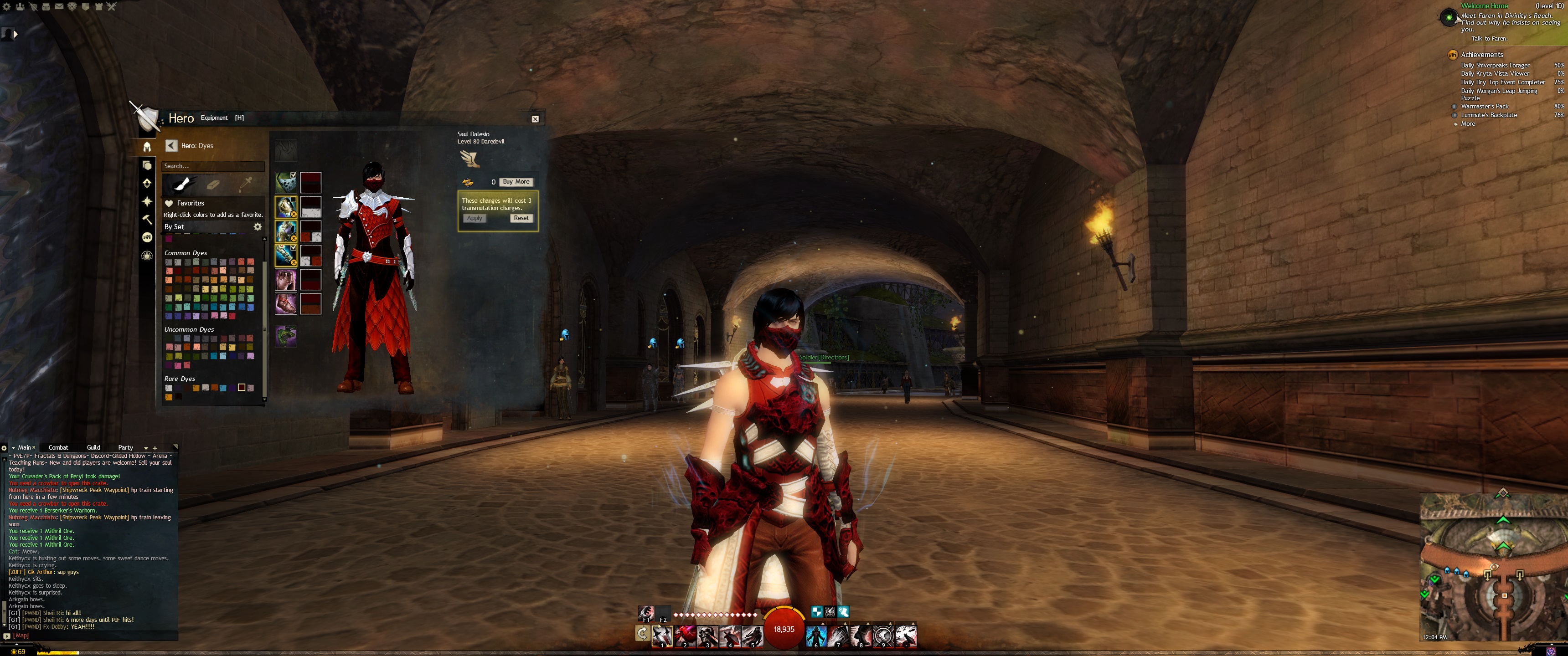The height and width of the screenshot is (656, 1568).
Task: Select the shoulder armor slot
Action: click(x=285, y=206)
